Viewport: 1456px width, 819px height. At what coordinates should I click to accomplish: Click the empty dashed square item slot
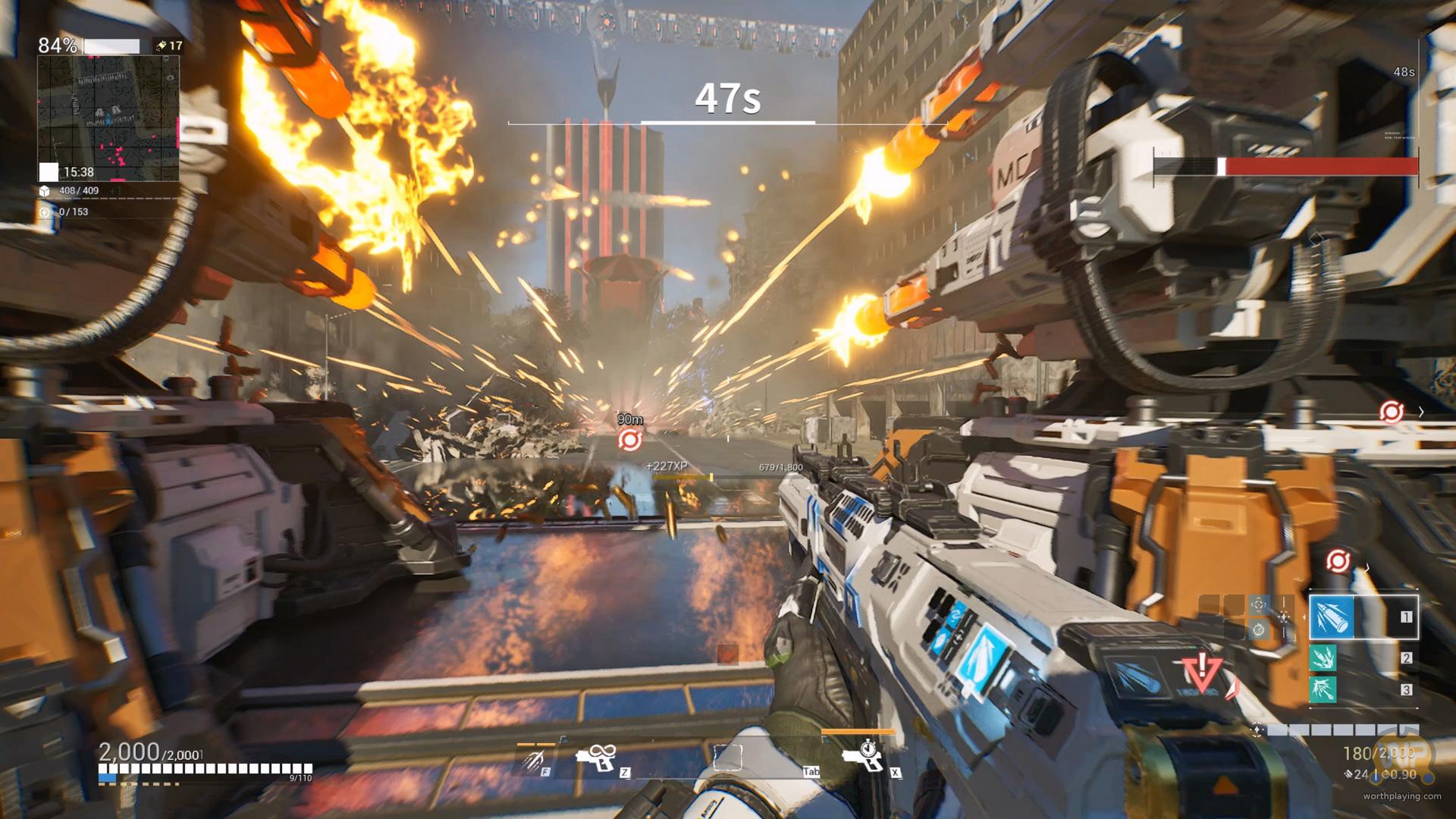[727, 758]
